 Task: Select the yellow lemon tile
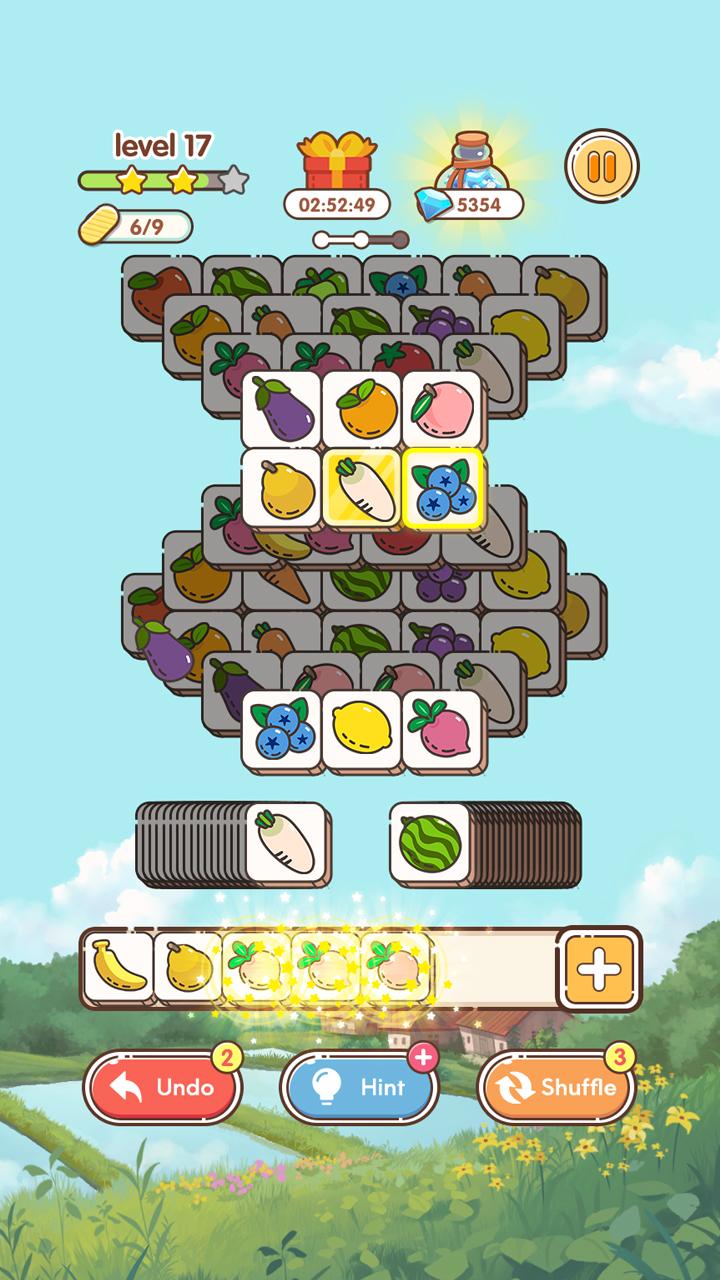(361, 730)
